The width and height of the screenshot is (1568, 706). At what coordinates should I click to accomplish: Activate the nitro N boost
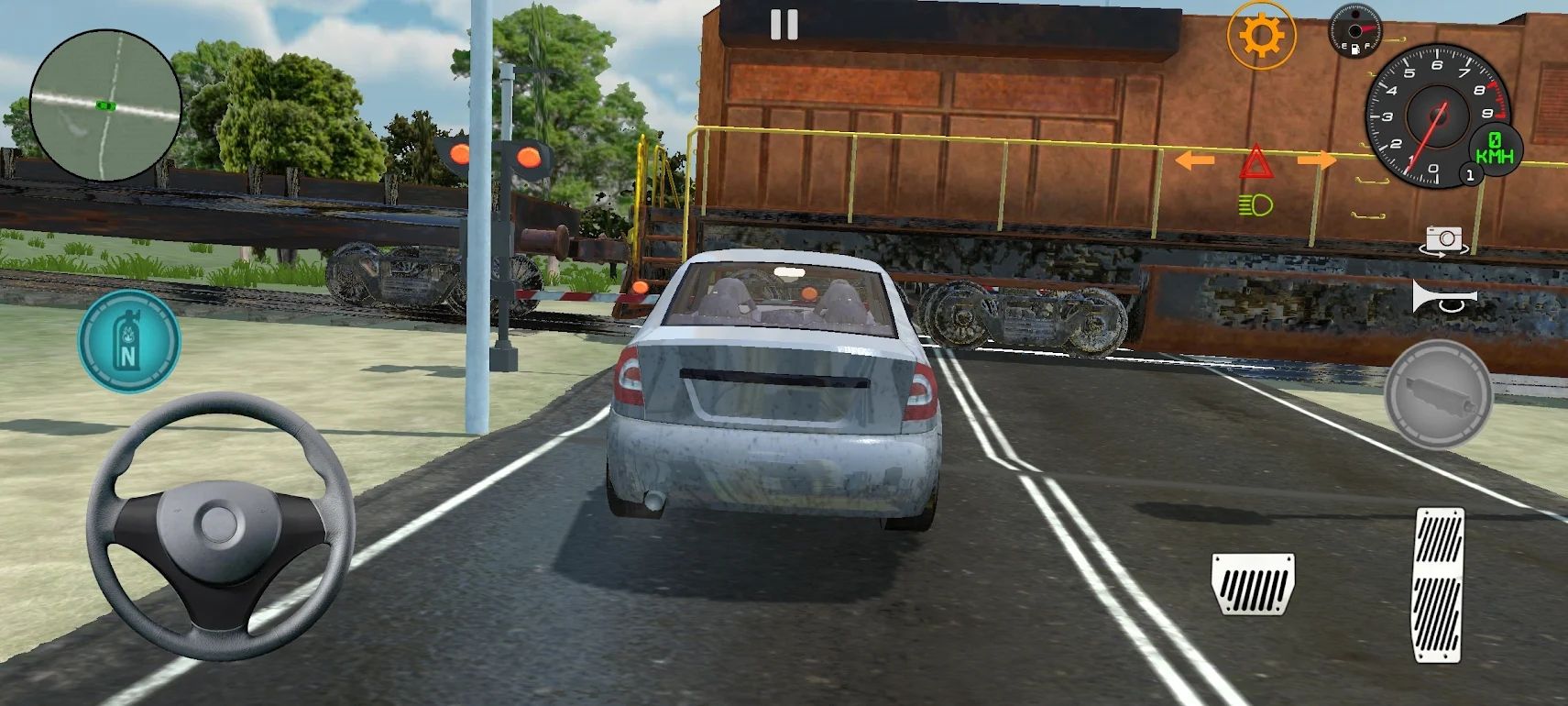(x=128, y=340)
